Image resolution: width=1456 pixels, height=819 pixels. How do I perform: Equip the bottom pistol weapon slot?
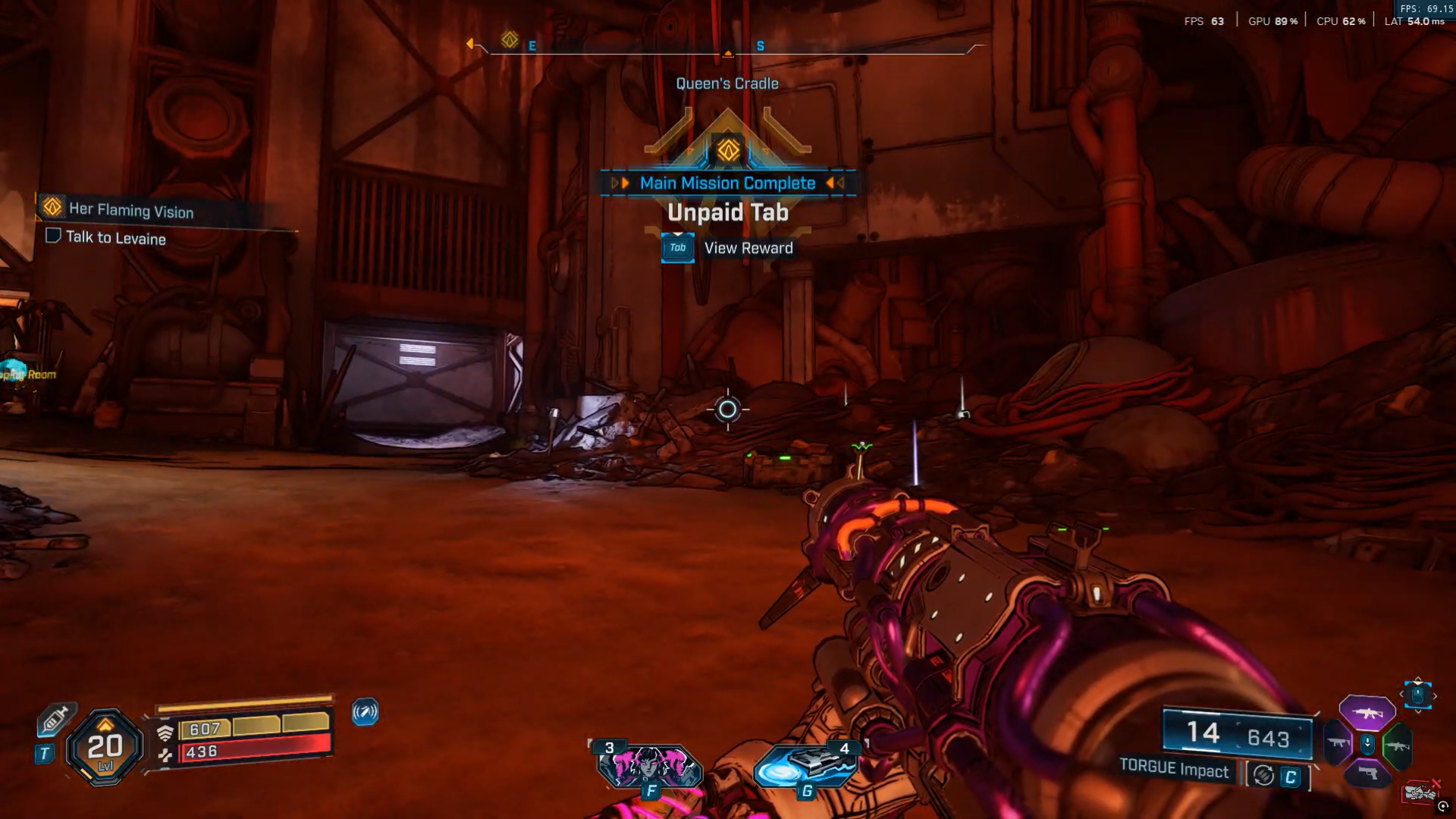tap(1367, 773)
